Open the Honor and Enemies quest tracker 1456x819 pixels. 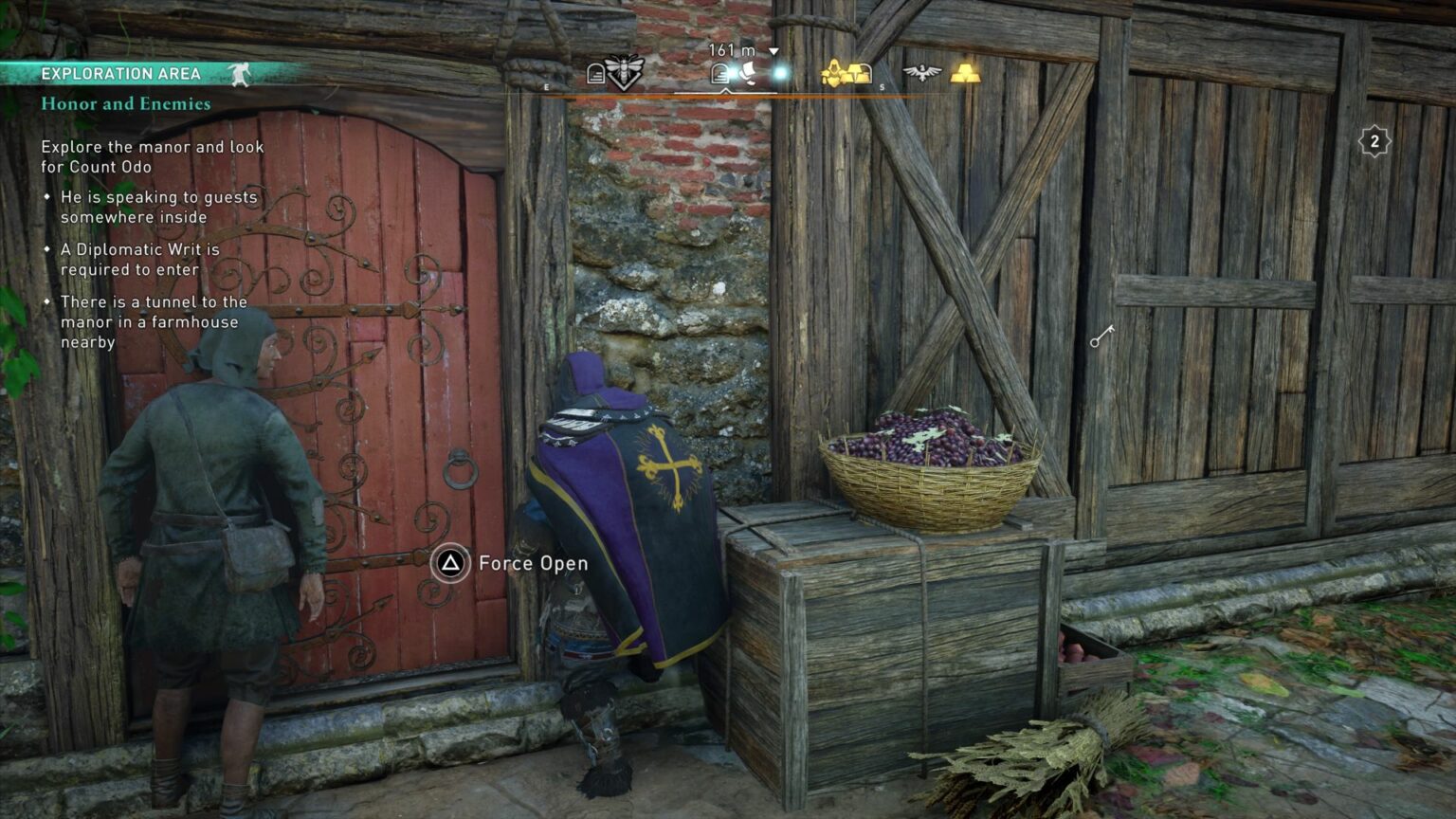point(126,103)
